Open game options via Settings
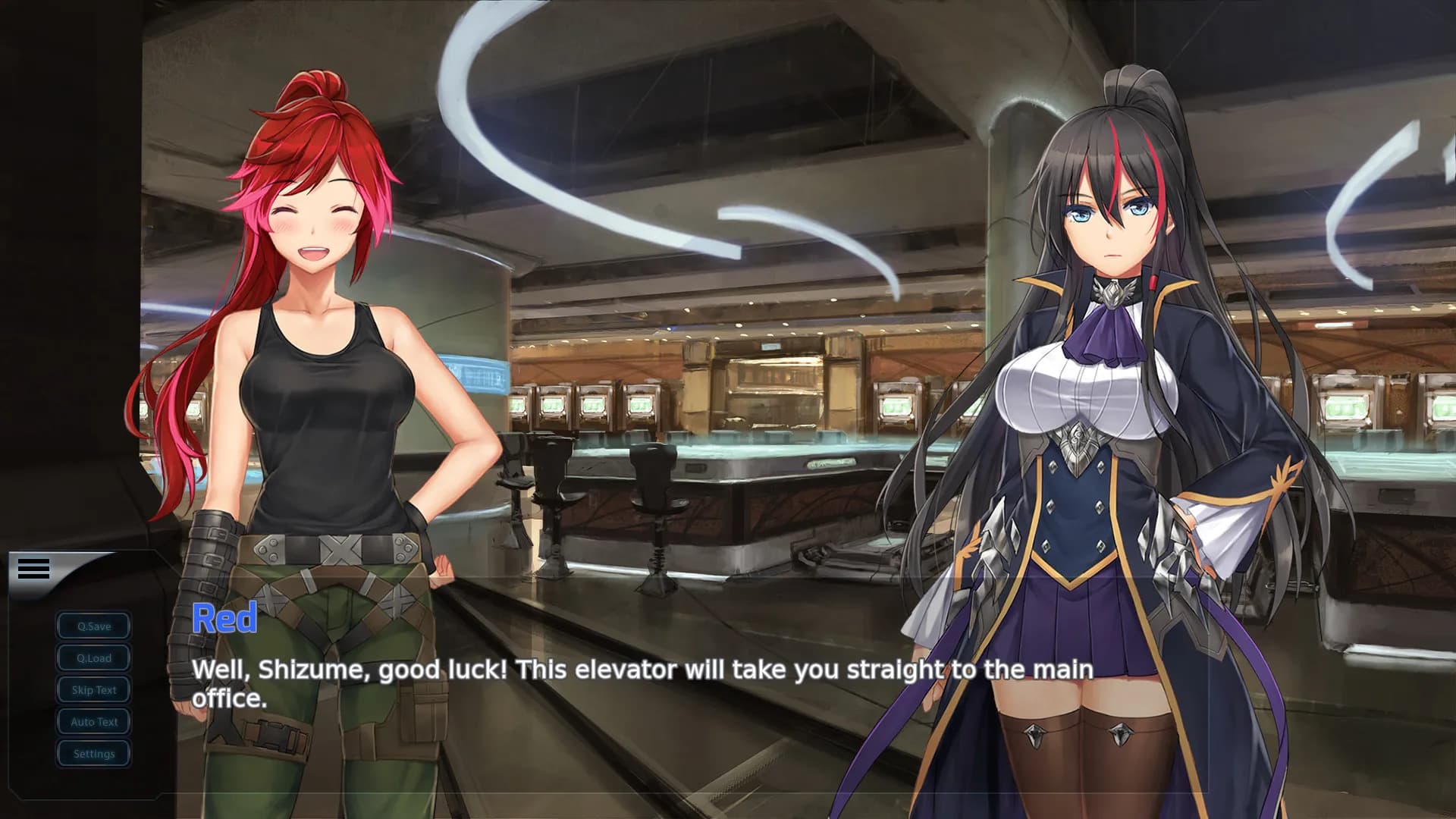 point(93,753)
